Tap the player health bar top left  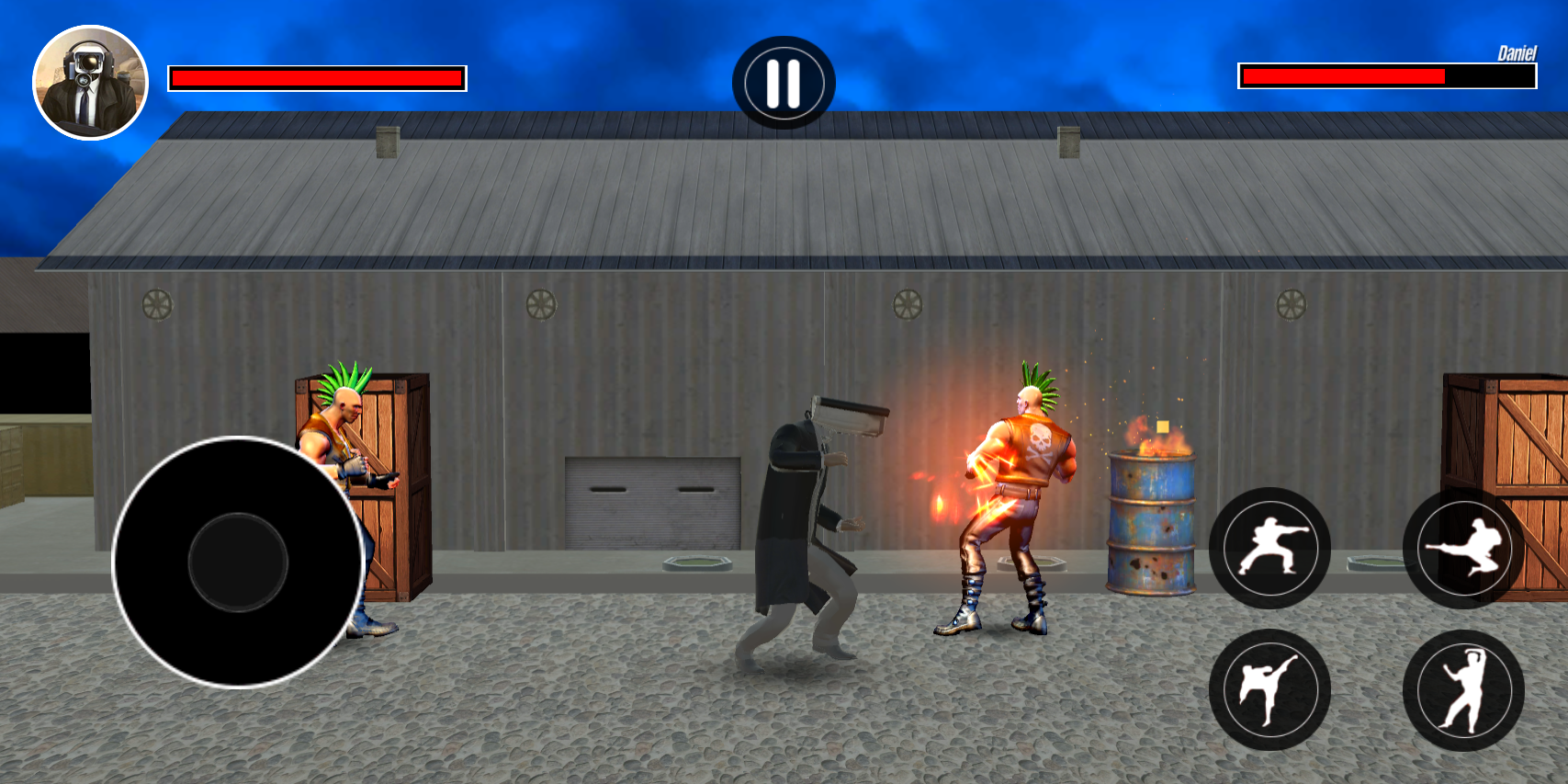tap(317, 78)
